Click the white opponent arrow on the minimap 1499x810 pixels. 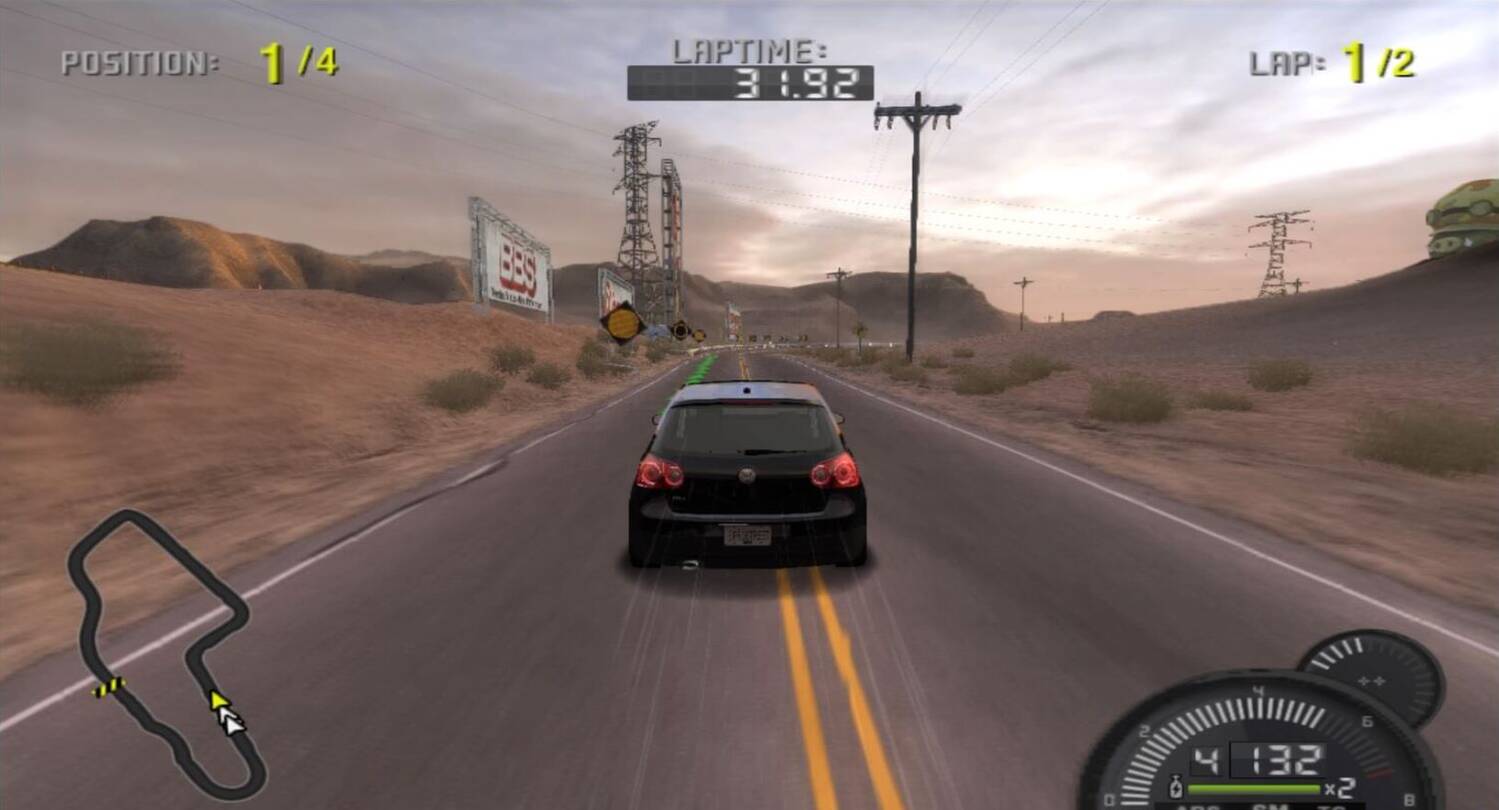[232, 720]
